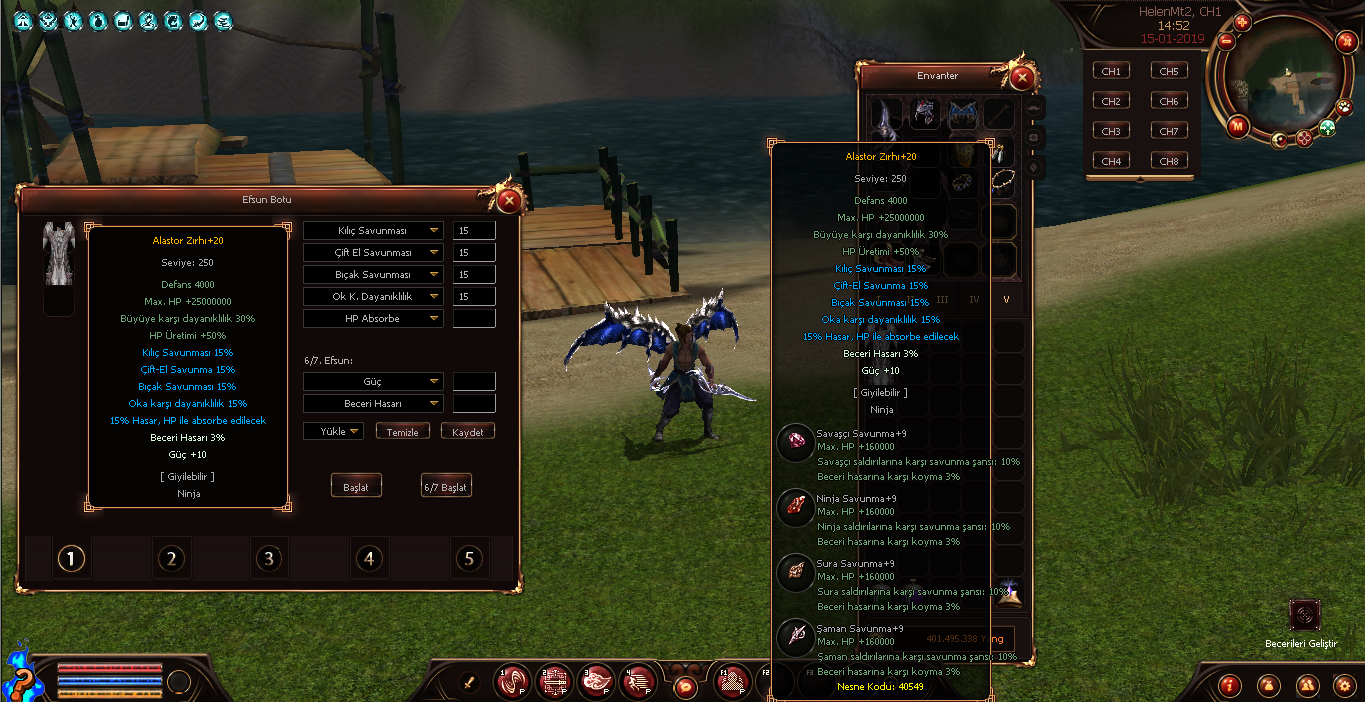Image resolution: width=1365 pixels, height=702 pixels.
Task: Start the bot with Başlat
Action: (x=356, y=487)
